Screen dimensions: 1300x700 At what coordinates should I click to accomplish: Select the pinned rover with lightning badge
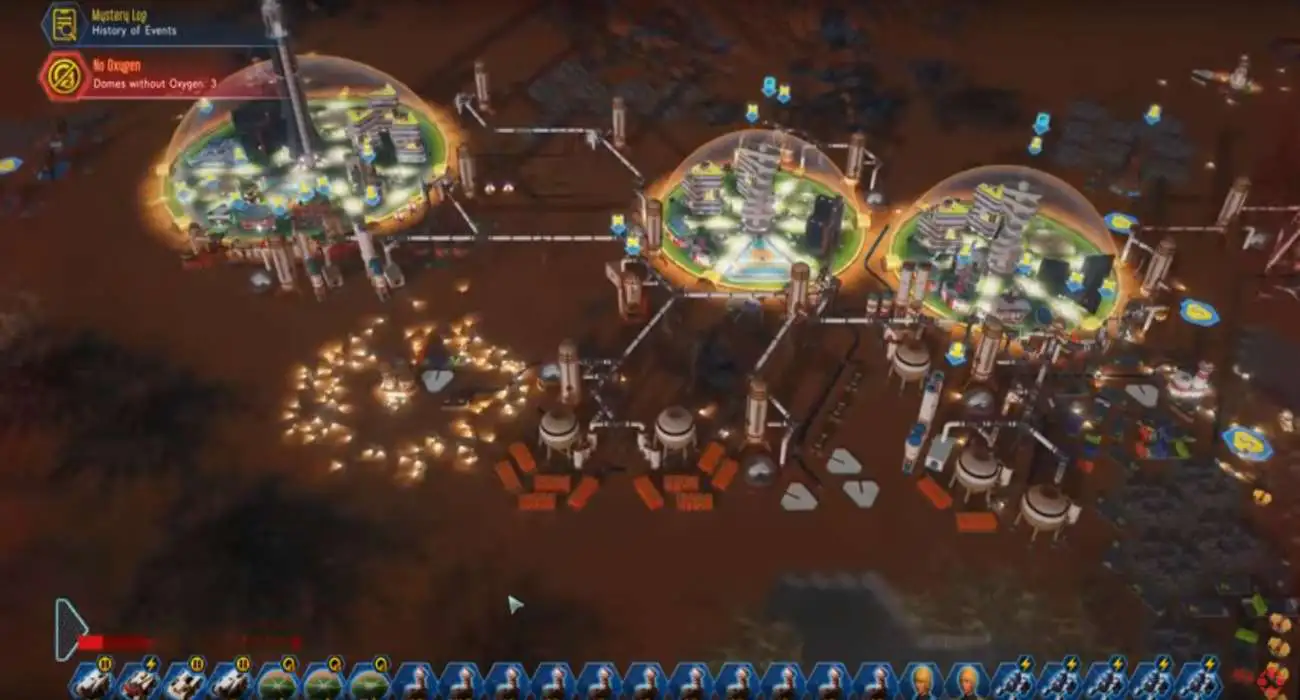(142, 680)
